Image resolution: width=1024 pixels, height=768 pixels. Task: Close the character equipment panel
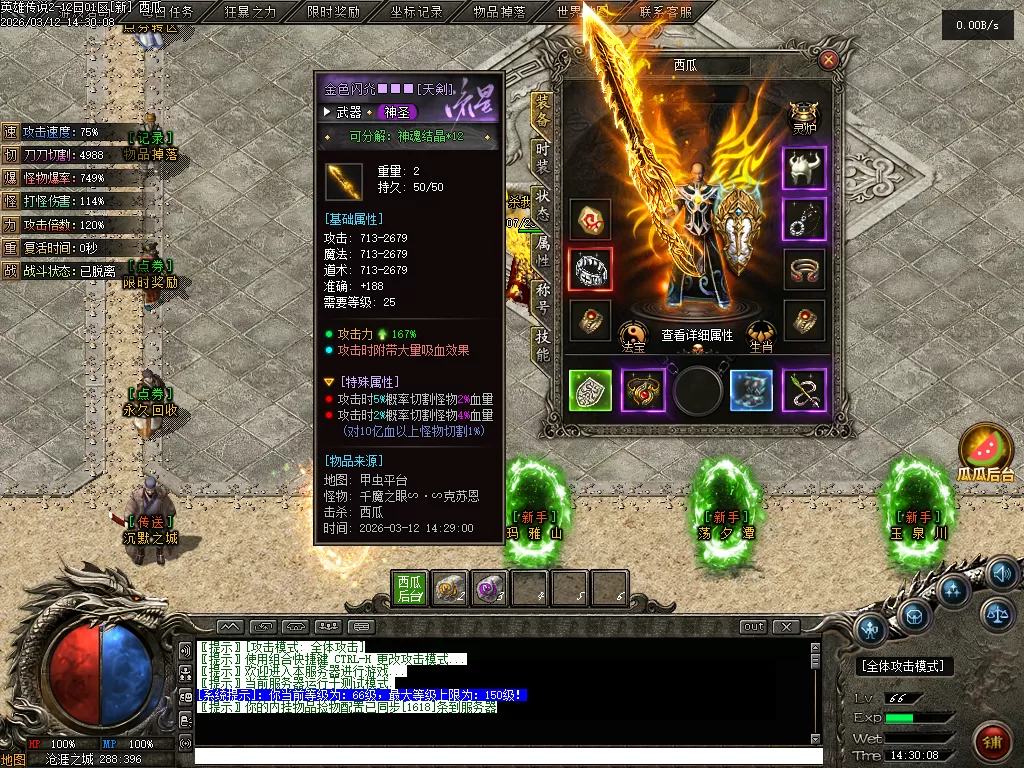[828, 60]
